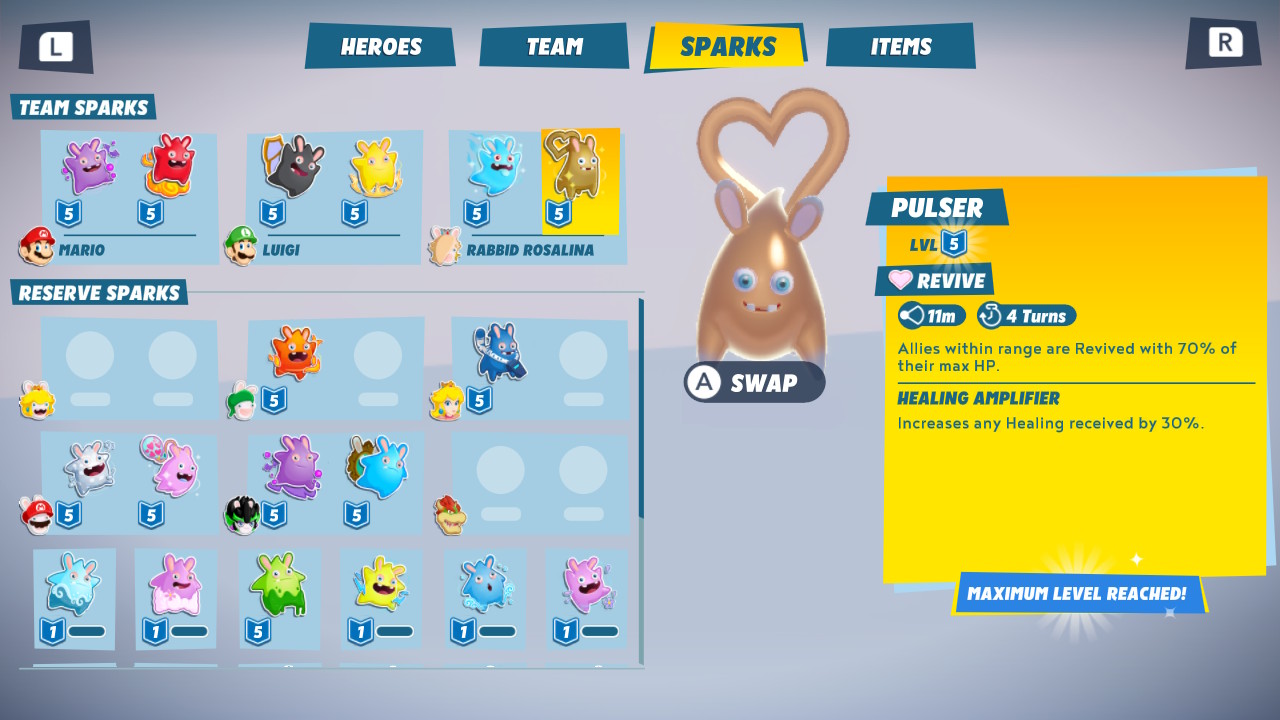Click the L shoulder button indicator
Viewport: 1280px width, 720px height.
coord(55,44)
